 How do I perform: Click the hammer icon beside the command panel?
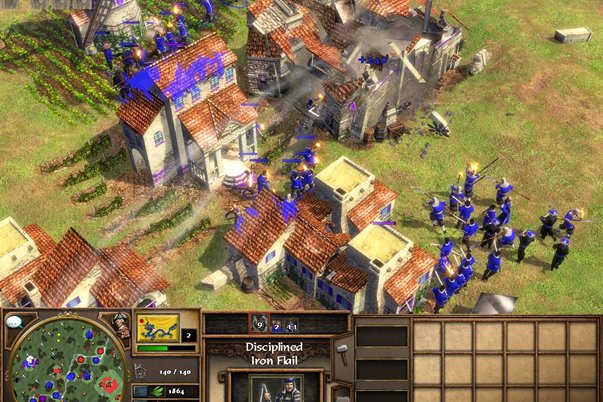[340, 347]
